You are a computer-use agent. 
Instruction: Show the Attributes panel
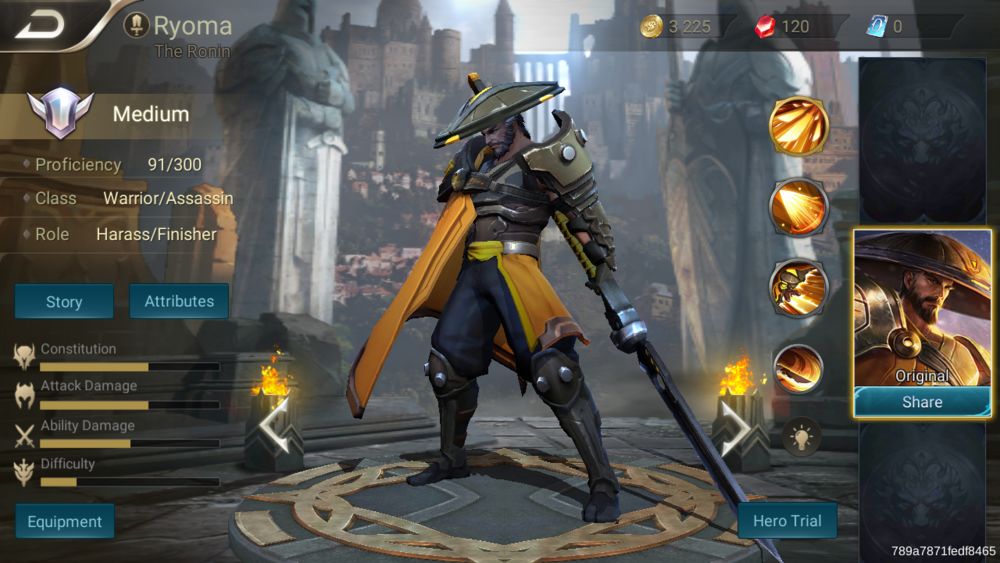(179, 301)
